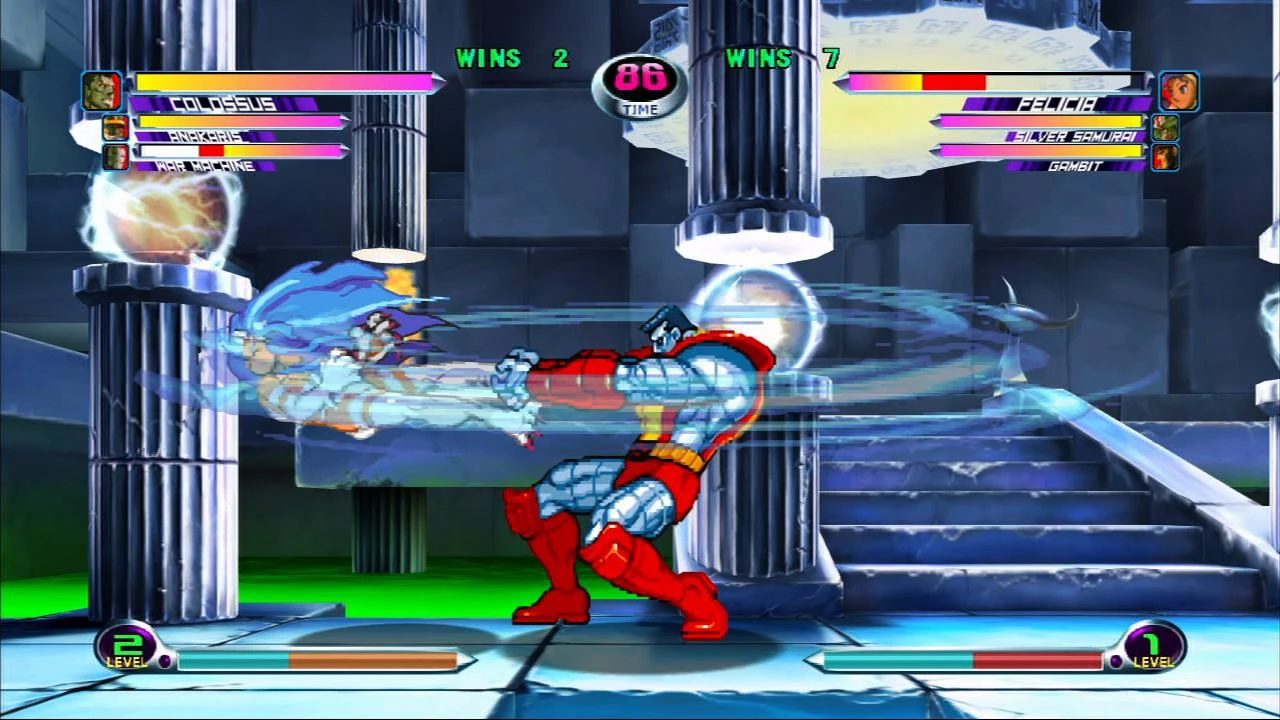Click Felicia's character portrait icon
Image resolution: width=1280 pixels, height=720 pixels.
(x=1178, y=90)
